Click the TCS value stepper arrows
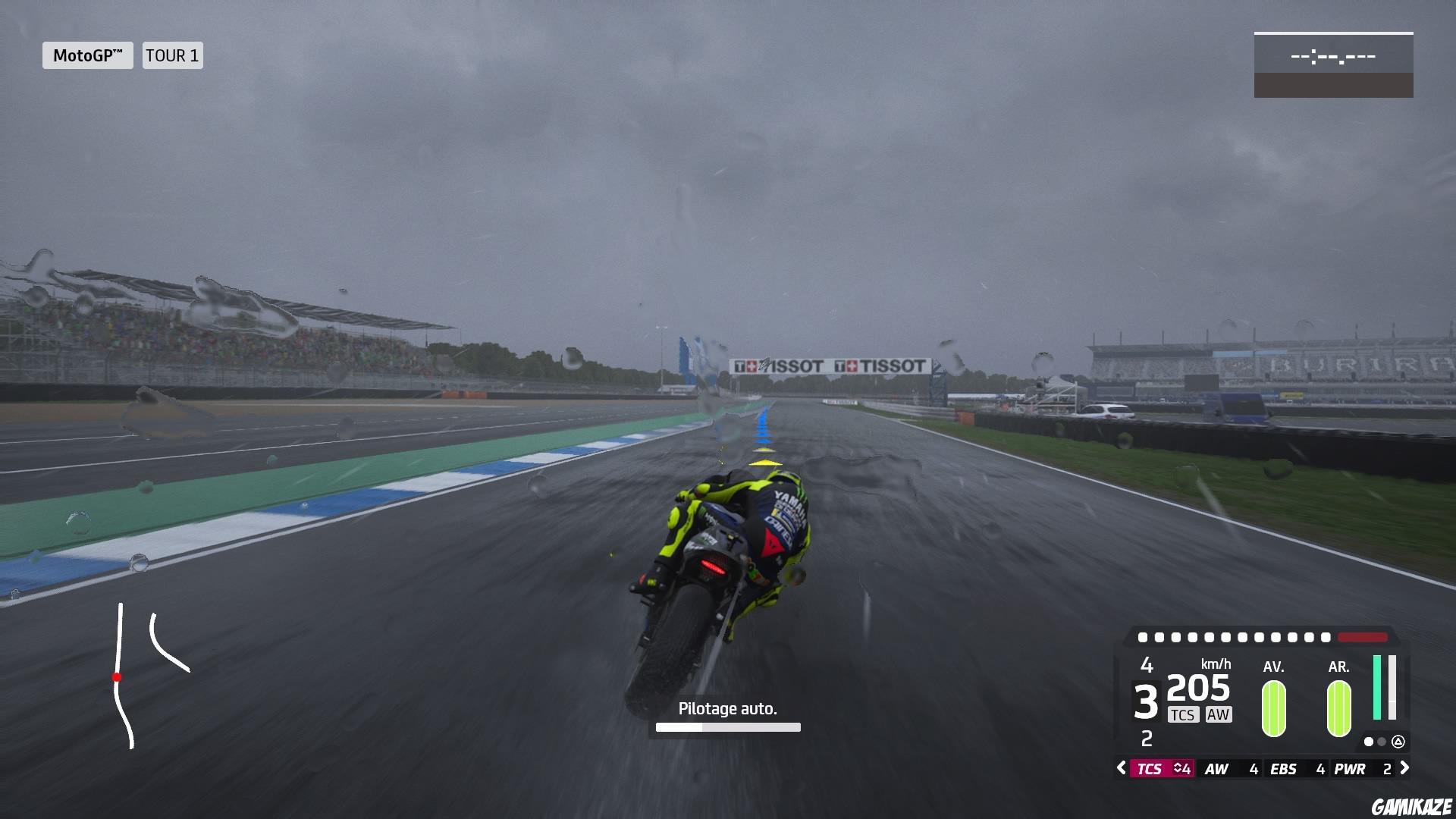The height and width of the screenshot is (819, 1456). pos(1180,768)
